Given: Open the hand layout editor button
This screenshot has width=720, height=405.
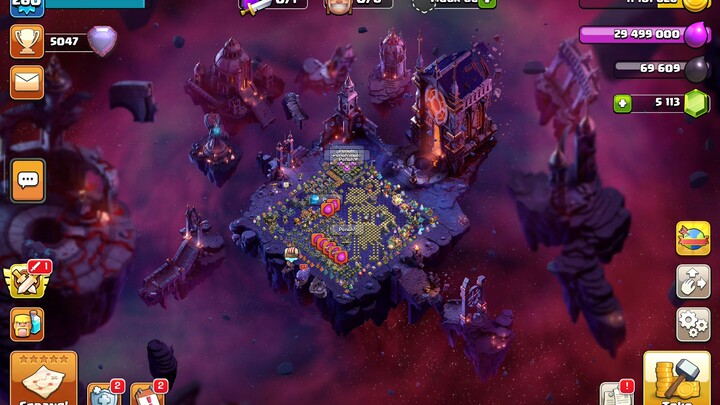Looking at the screenshot, I should pos(693,281).
